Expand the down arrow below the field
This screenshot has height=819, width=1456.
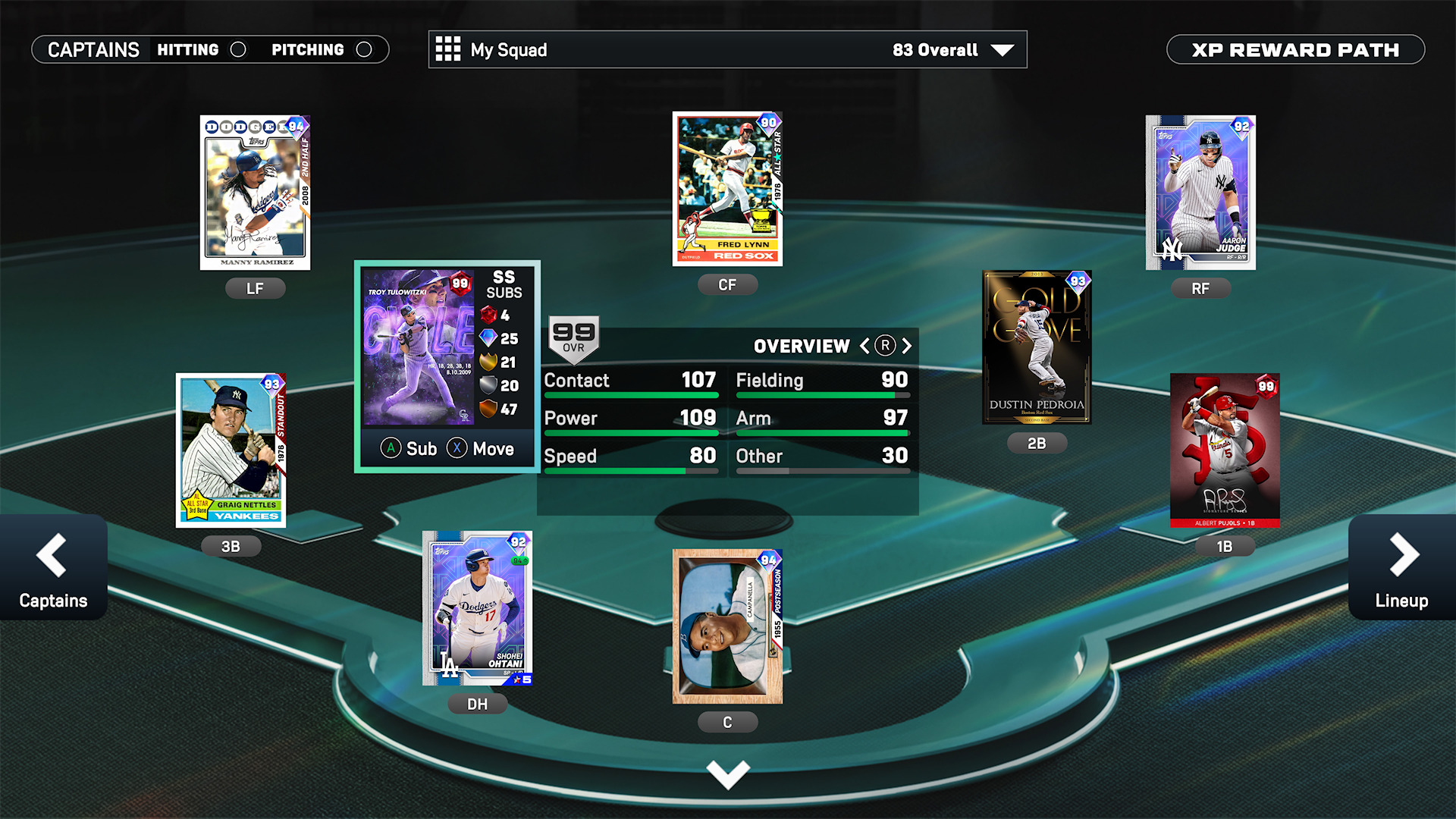(727, 774)
